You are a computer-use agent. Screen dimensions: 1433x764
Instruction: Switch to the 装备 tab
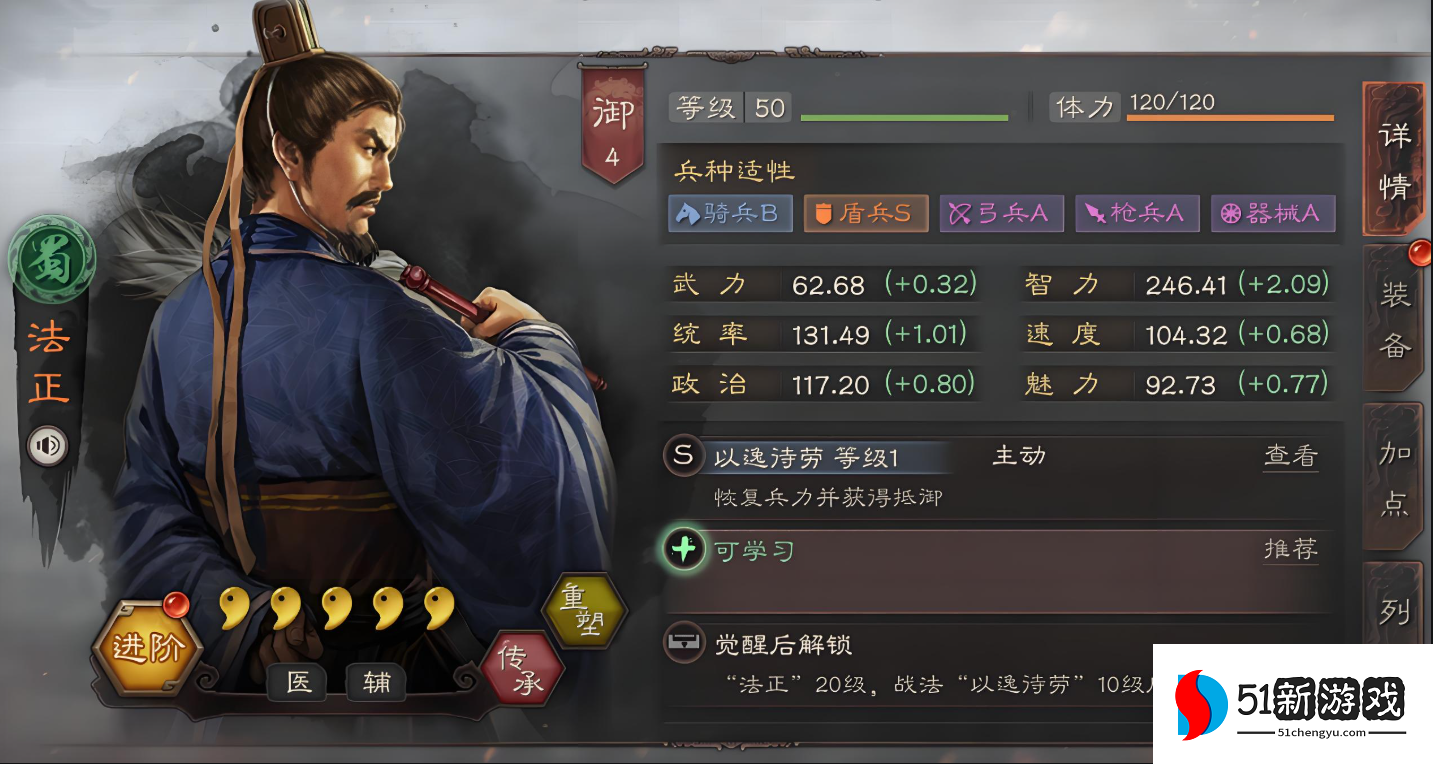1394,318
